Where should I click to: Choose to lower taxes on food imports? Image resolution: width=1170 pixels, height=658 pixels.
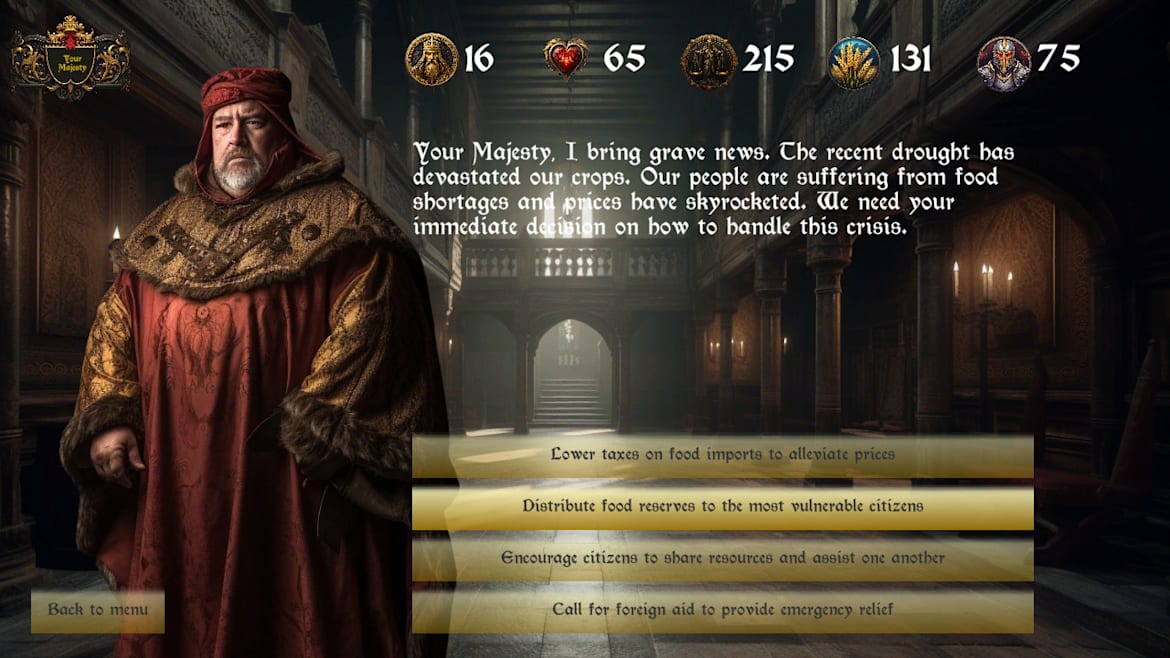pyautogui.click(x=722, y=455)
